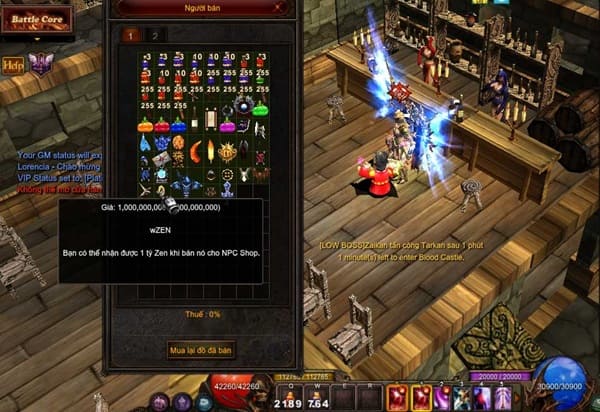Activate the first red skill icon
Screen dimensions: 600x412
pyautogui.click(x=397, y=396)
